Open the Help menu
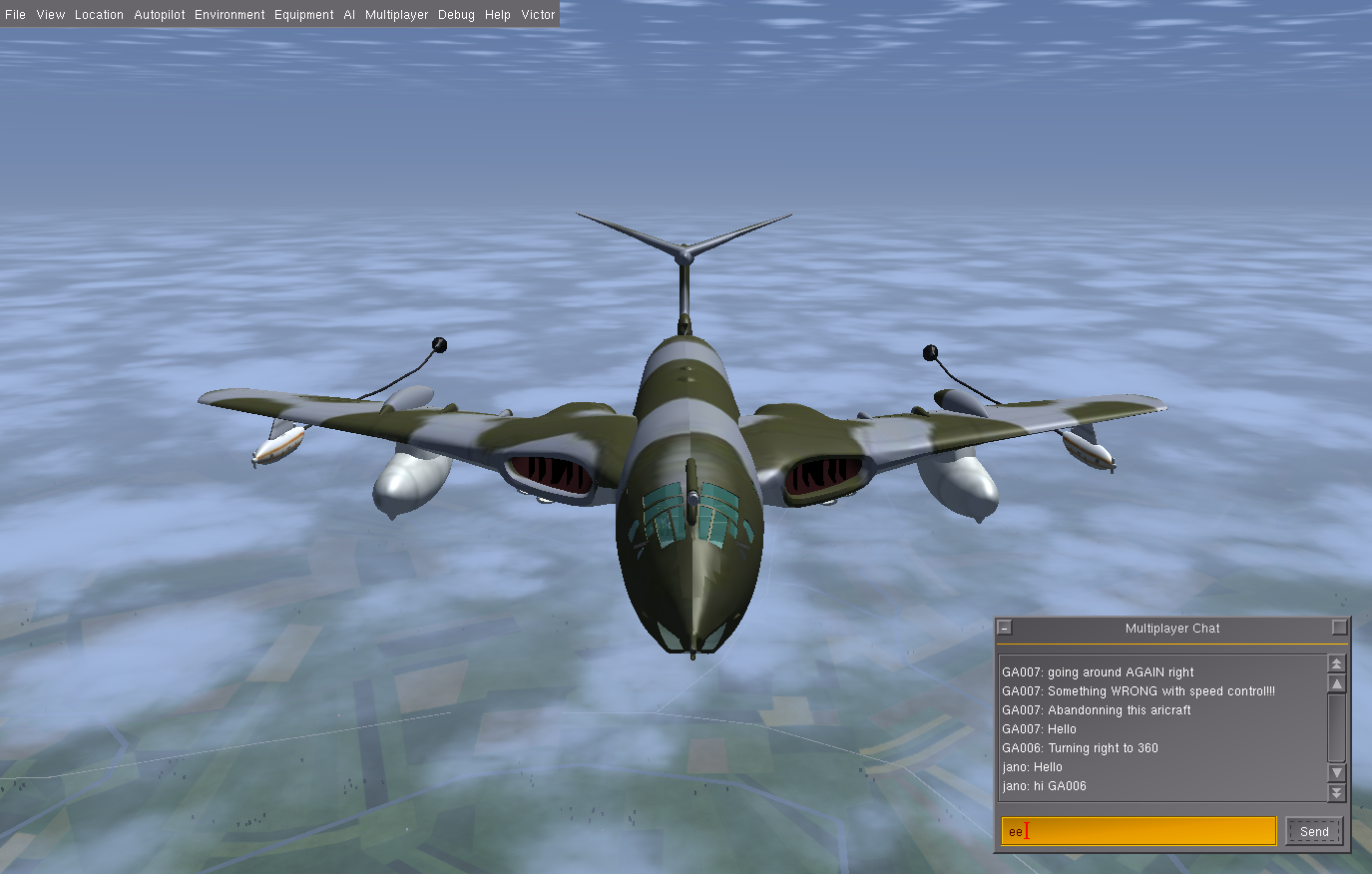This screenshot has width=1372, height=874. point(498,15)
